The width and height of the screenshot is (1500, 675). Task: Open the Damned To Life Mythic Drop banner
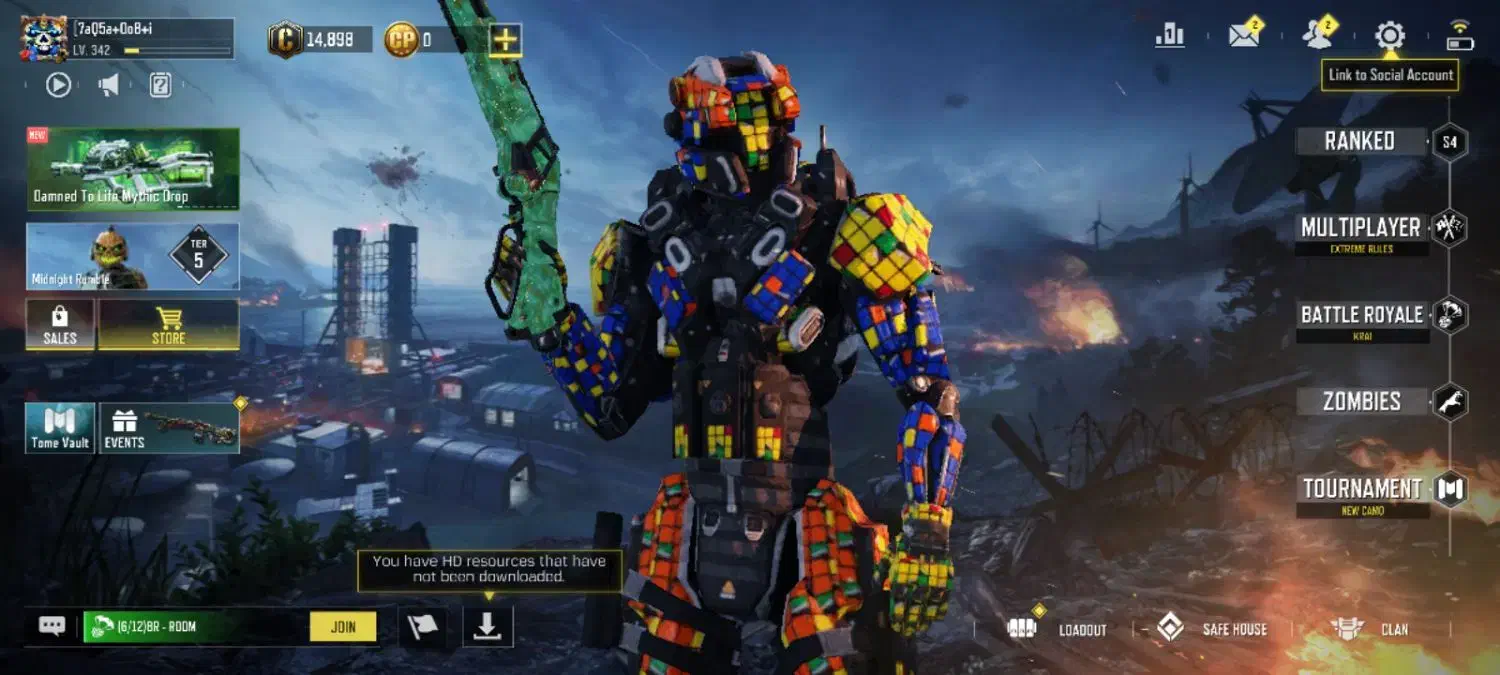tap(133, 168)
